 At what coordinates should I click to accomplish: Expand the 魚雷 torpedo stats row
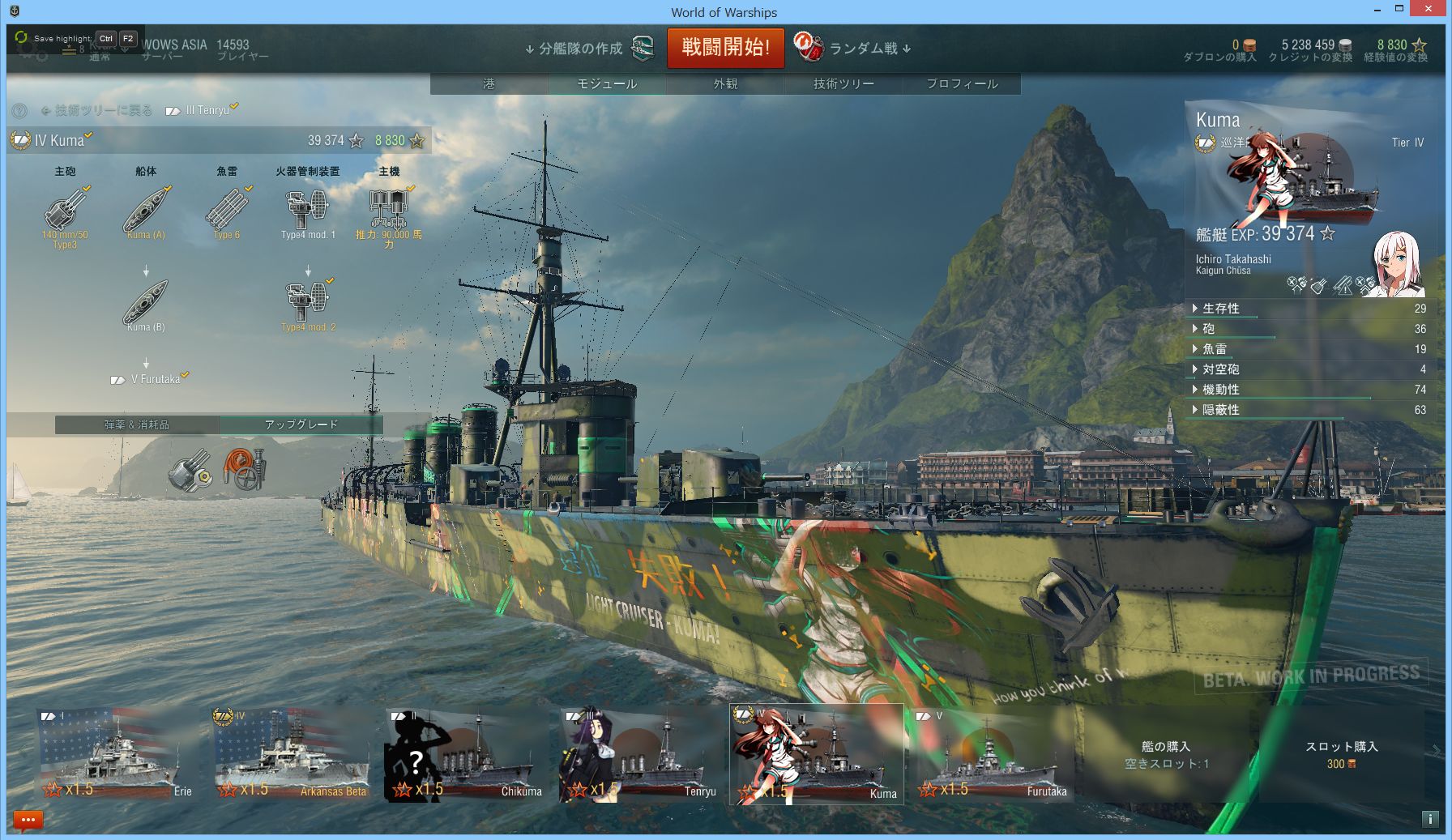click(1214, 349)
